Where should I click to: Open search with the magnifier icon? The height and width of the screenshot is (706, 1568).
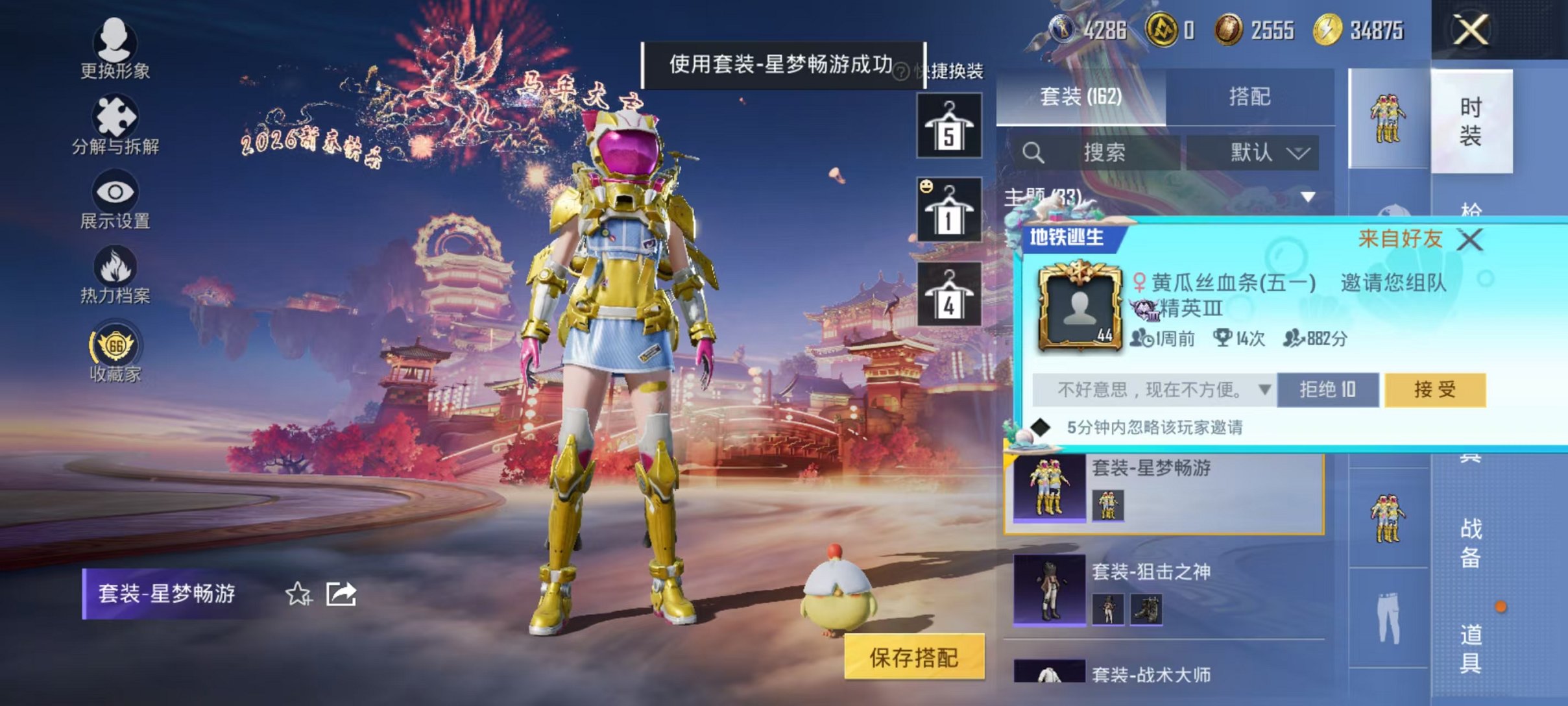click(x=1033, y=152)
